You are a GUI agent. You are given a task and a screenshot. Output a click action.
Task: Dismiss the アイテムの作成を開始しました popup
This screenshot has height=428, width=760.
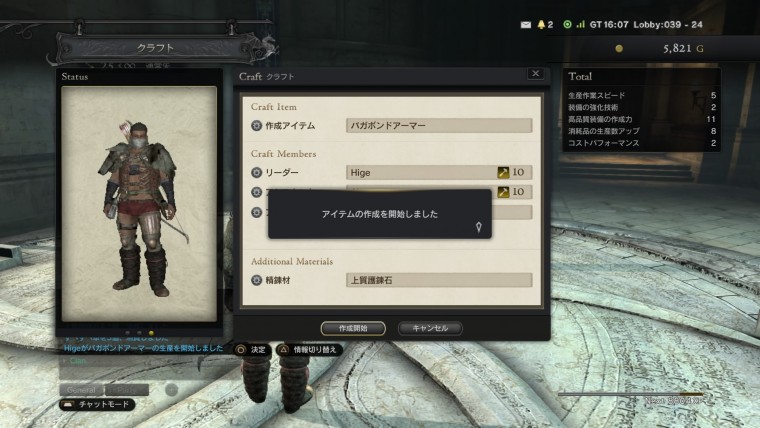coord(379,214)
